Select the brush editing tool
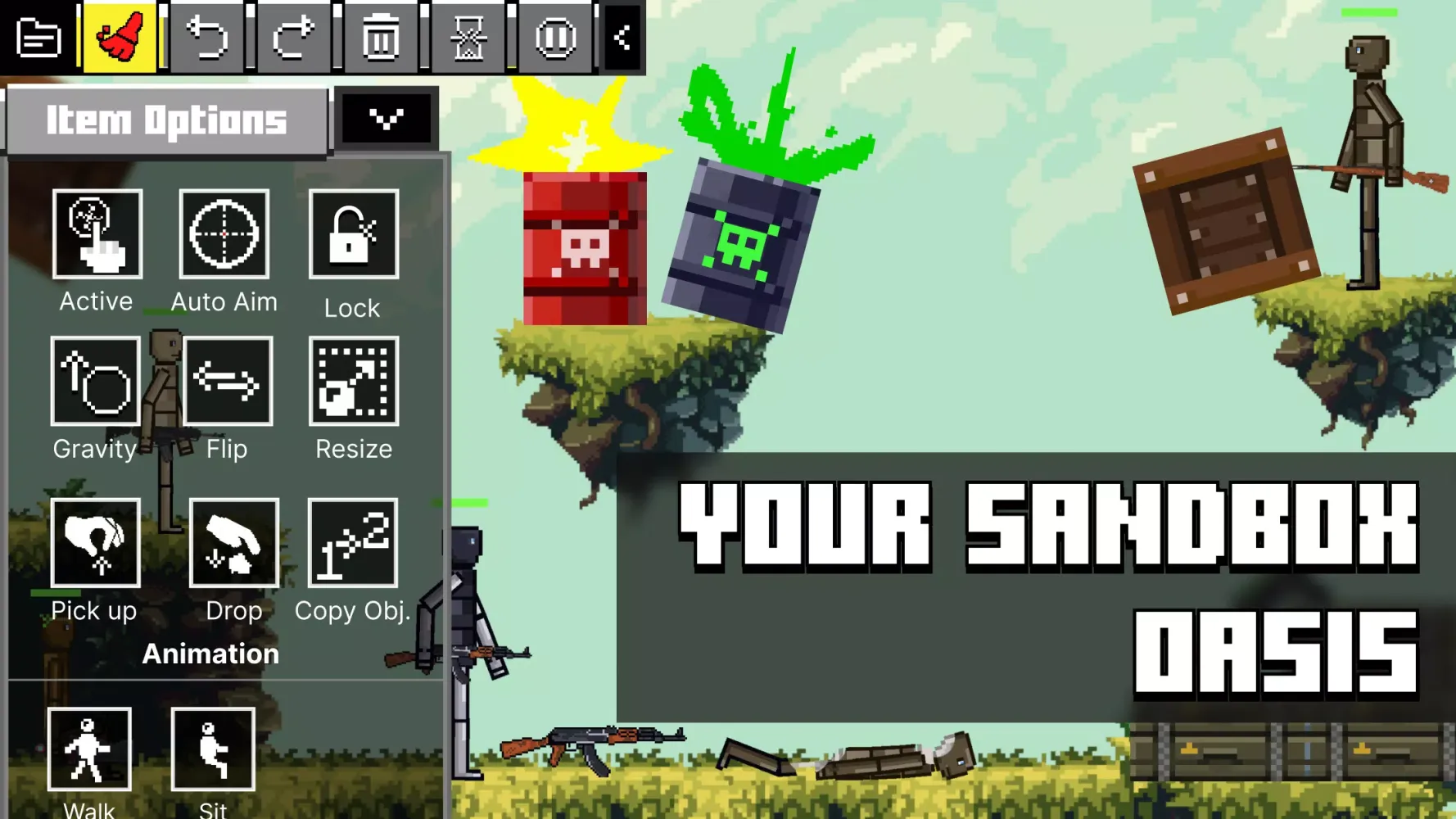Viewport: 1456px width, 819px height. (x=119, y=37)
